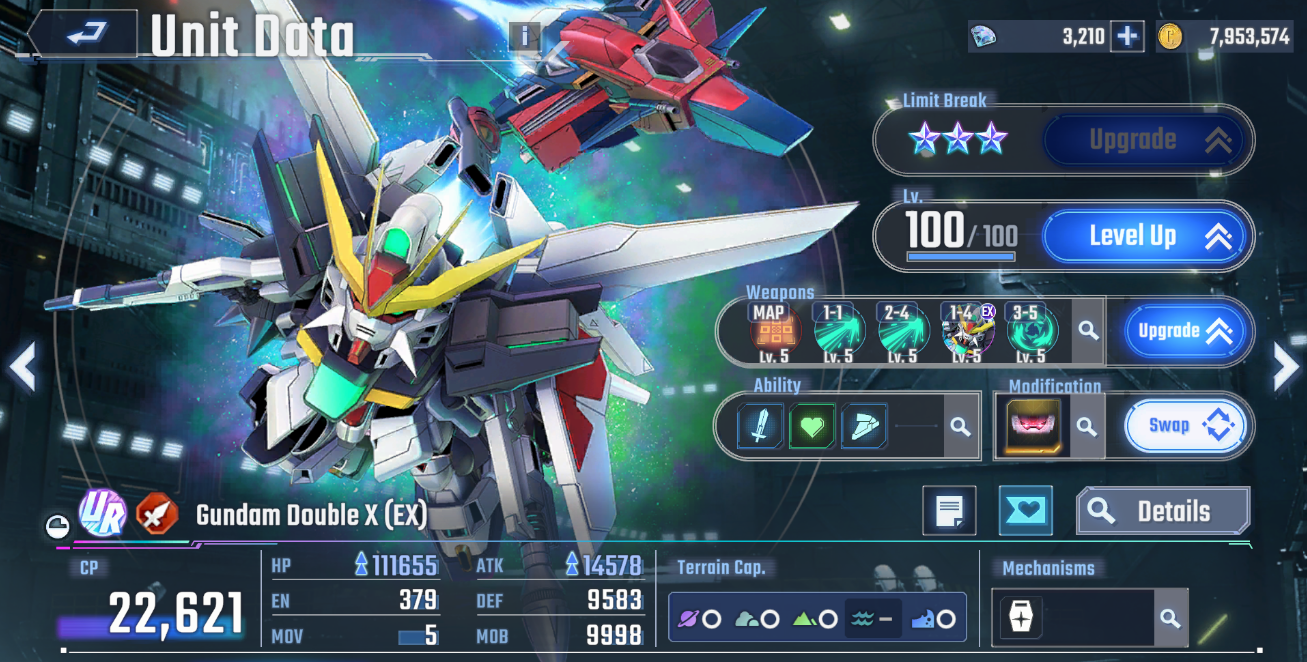Add more diamonds with the plus button
1307x662 pixels.
pos(1127,37)
